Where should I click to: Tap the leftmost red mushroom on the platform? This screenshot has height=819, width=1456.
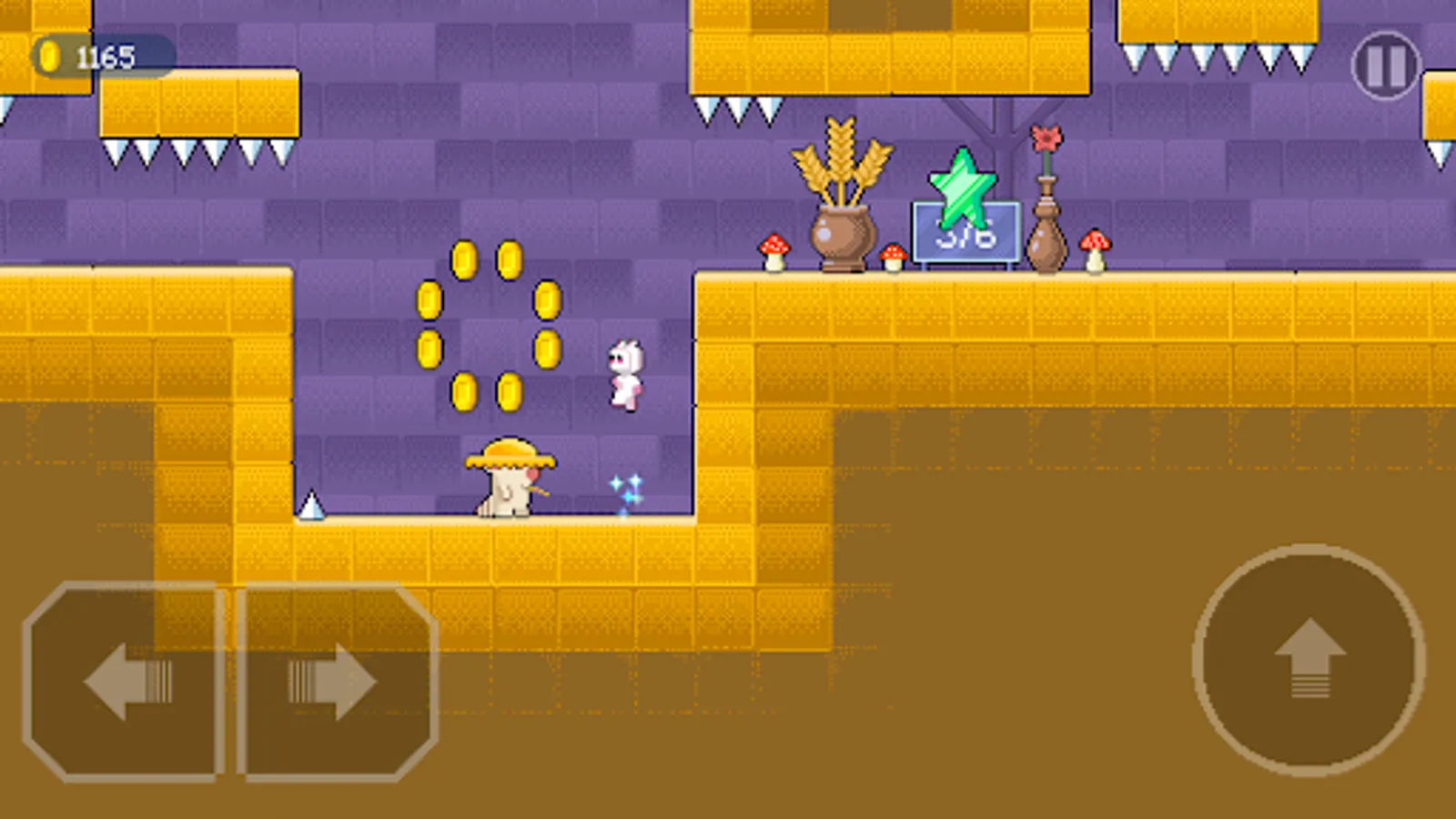[x=773, y=251]
